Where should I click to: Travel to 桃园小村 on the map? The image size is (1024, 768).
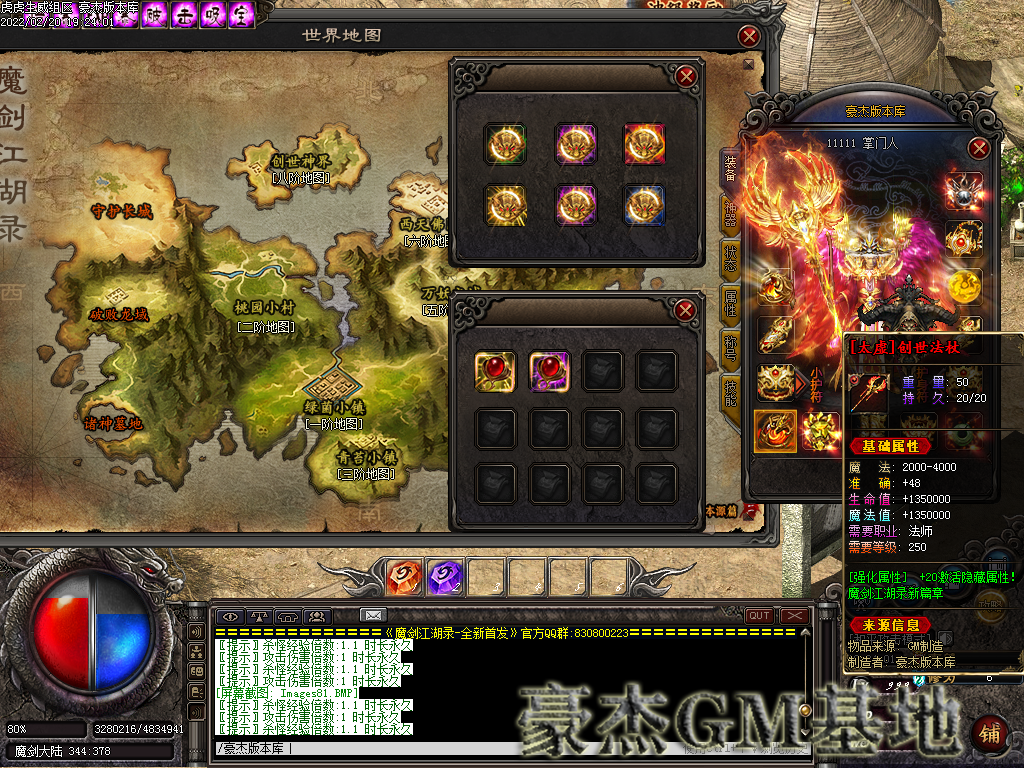click(264, 307)
